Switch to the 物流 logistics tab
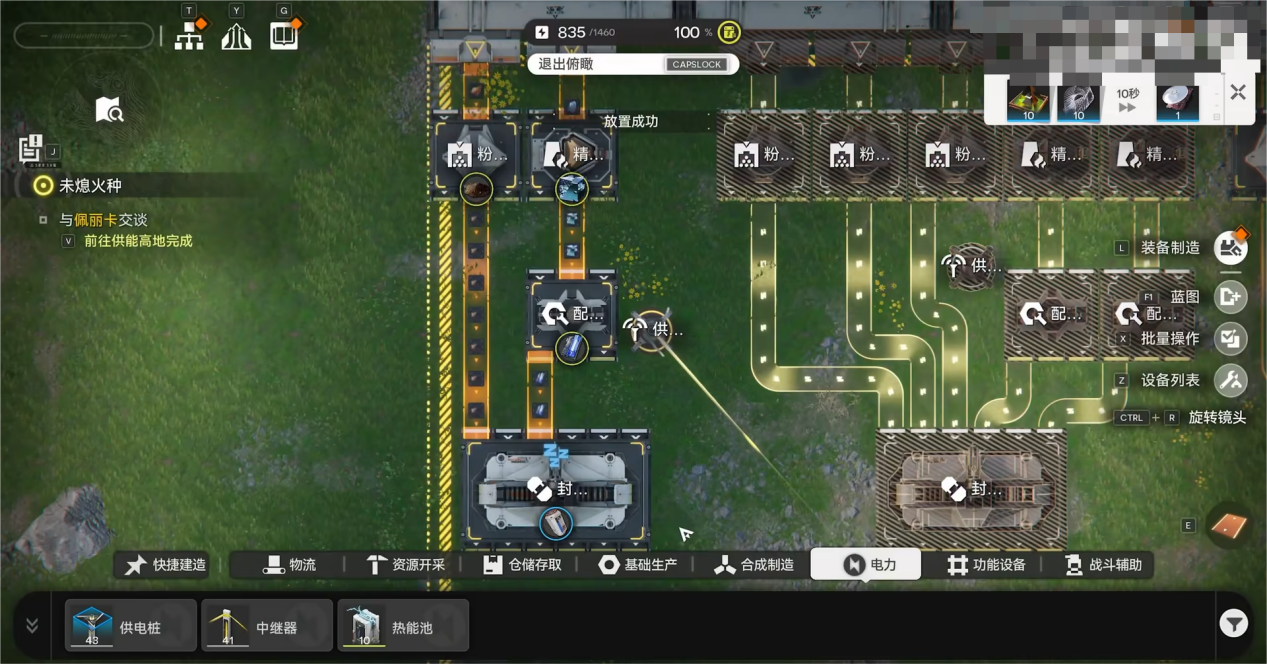1267x664 pixels. click(290, 565)
